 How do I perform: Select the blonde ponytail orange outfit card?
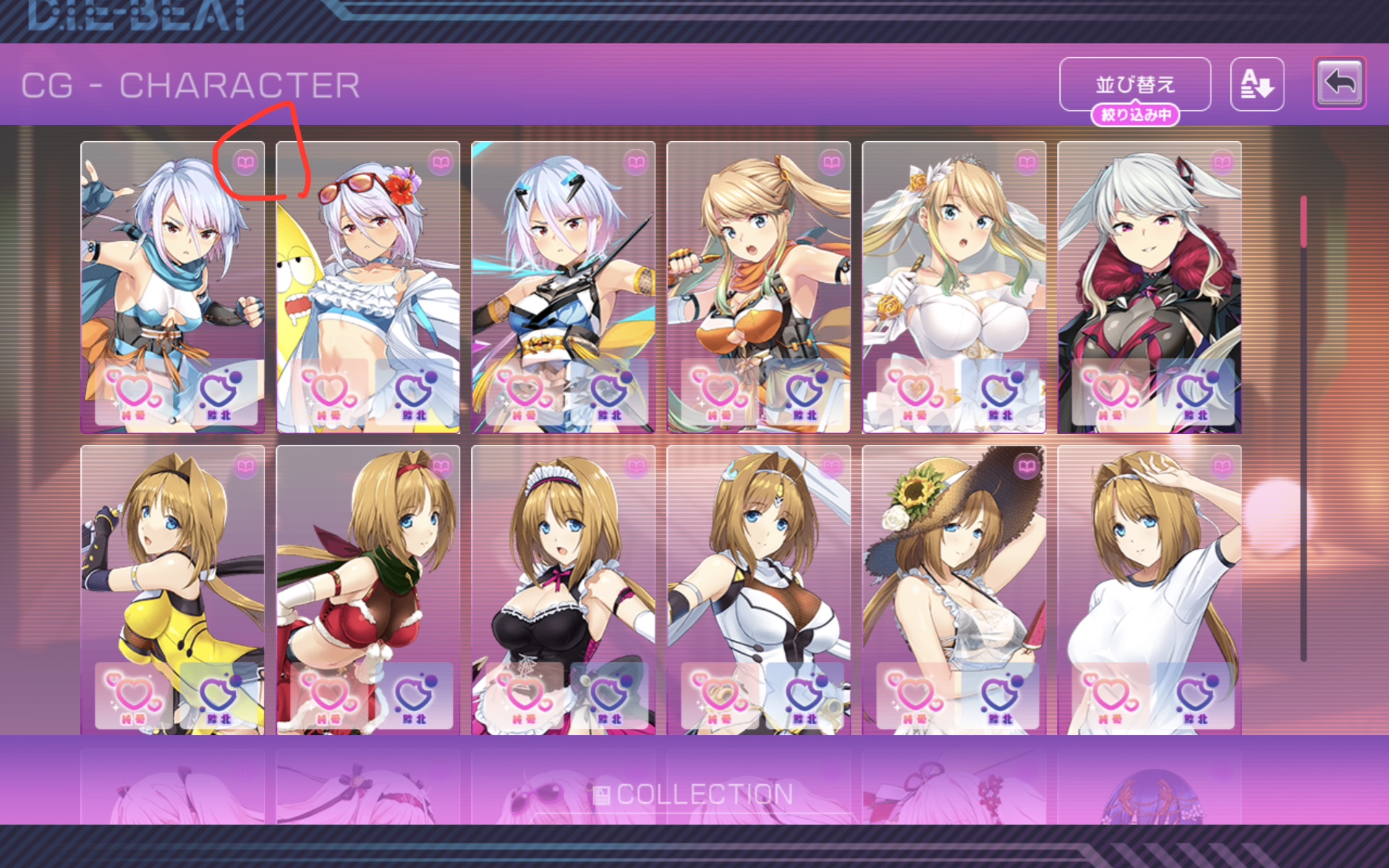[758, 275]
